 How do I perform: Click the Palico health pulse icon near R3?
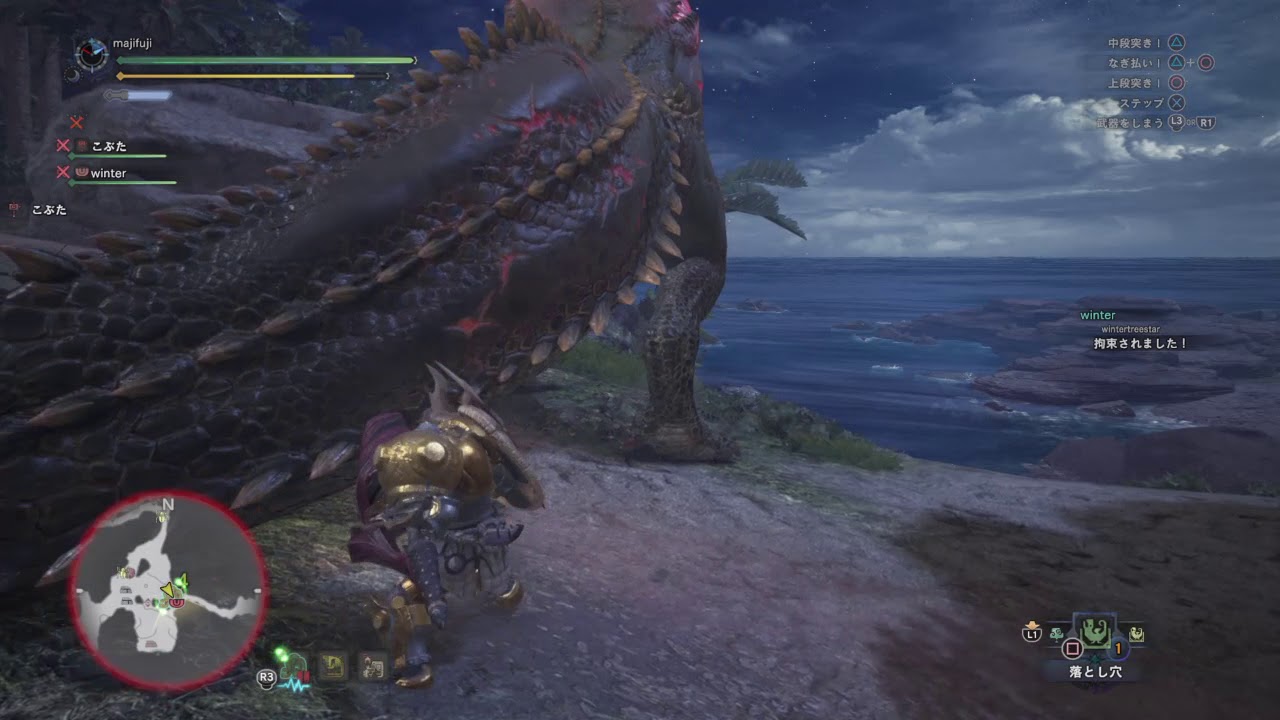[294, 669]
